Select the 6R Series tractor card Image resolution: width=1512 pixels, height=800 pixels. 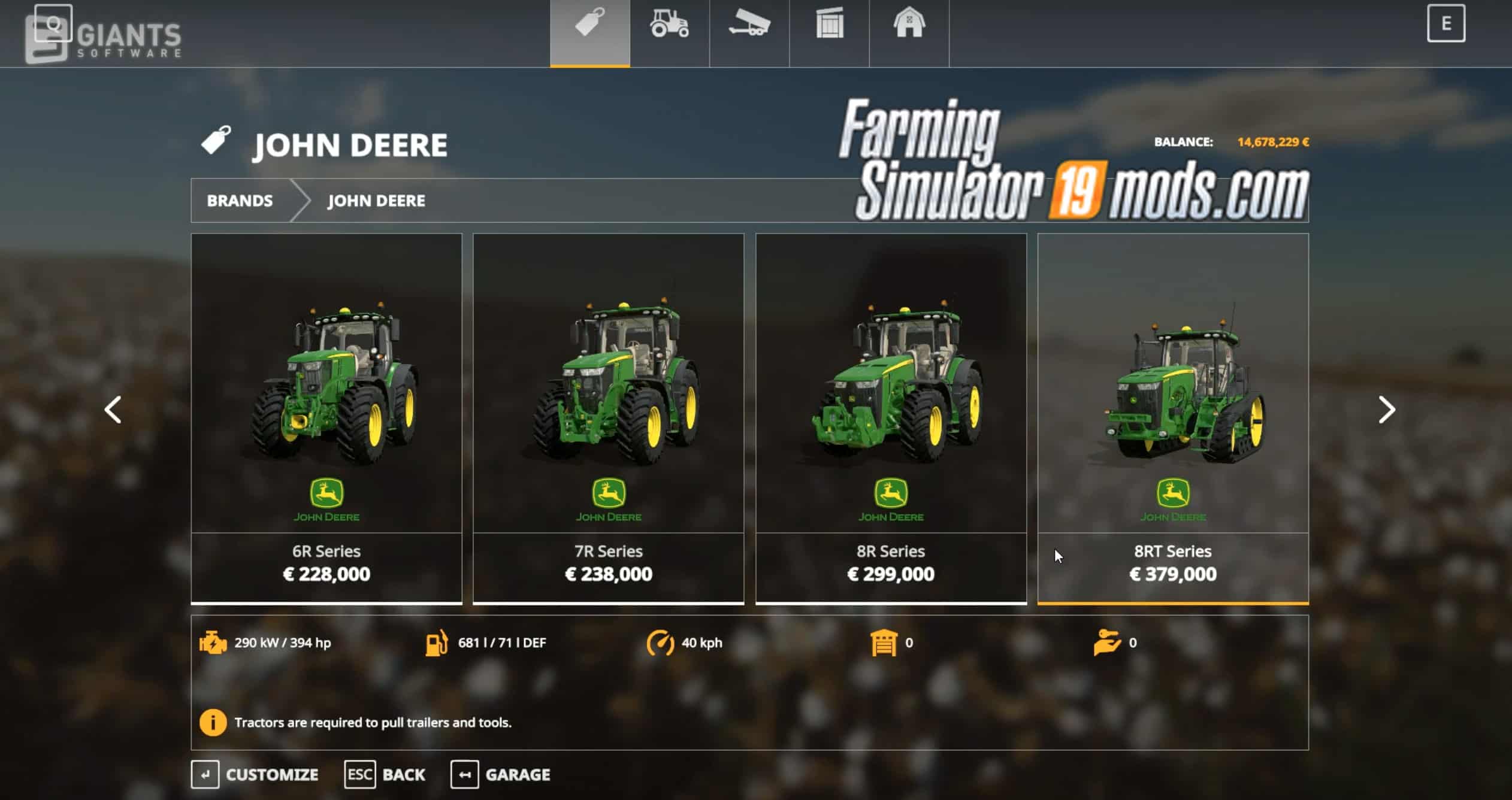(326, 418)
